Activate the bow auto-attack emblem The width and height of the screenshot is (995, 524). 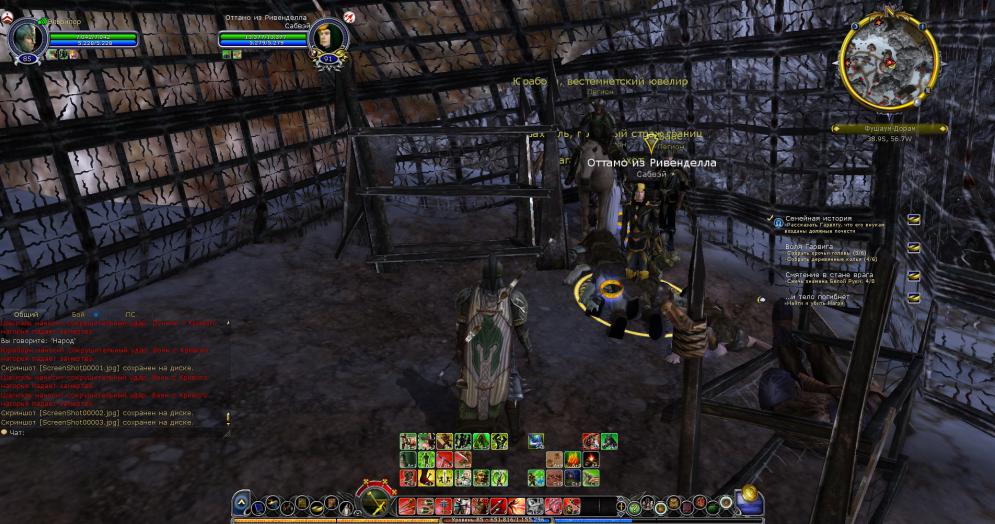click(377, 499)
